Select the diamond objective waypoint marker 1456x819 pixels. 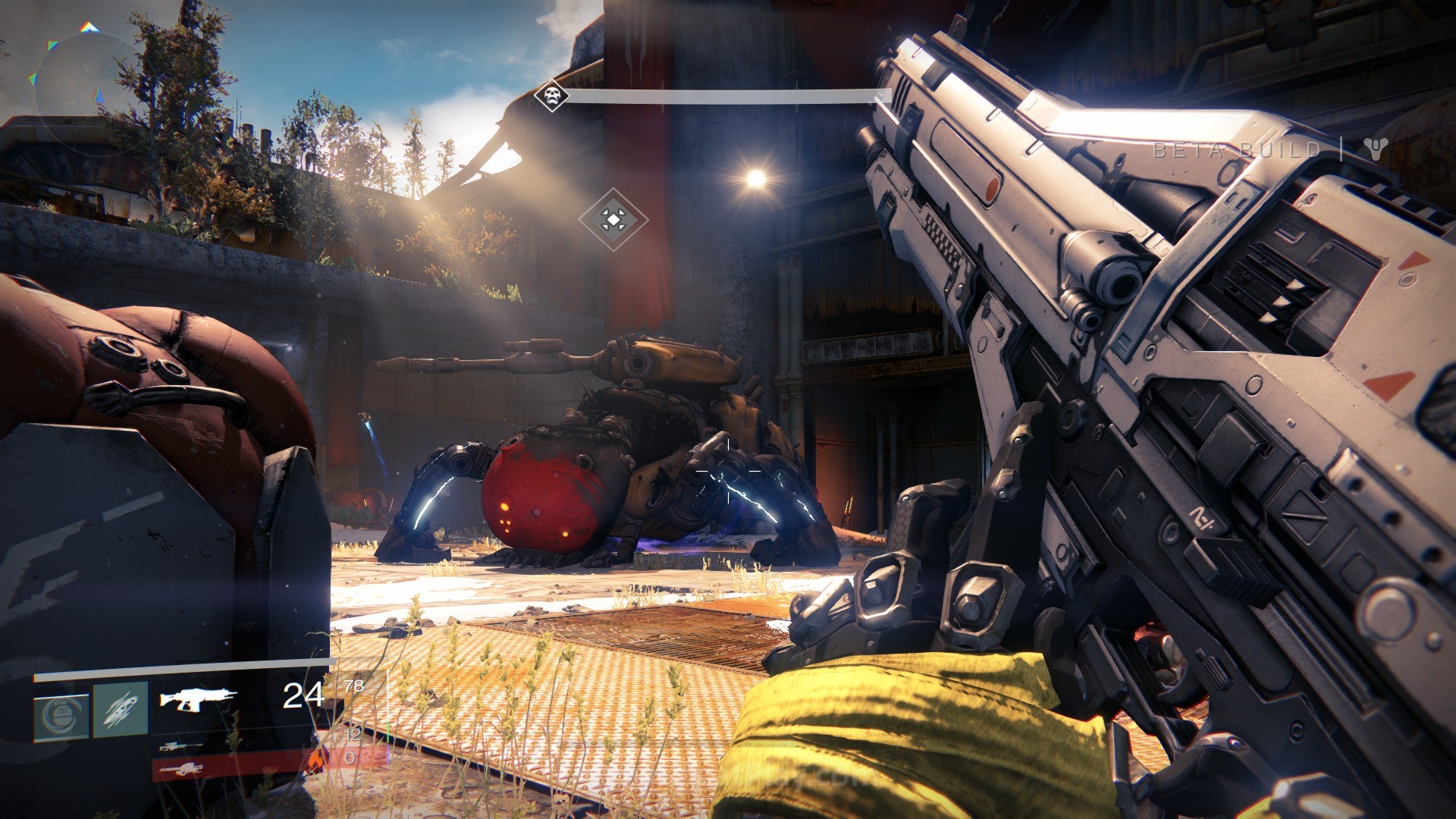tap(613, 220)
